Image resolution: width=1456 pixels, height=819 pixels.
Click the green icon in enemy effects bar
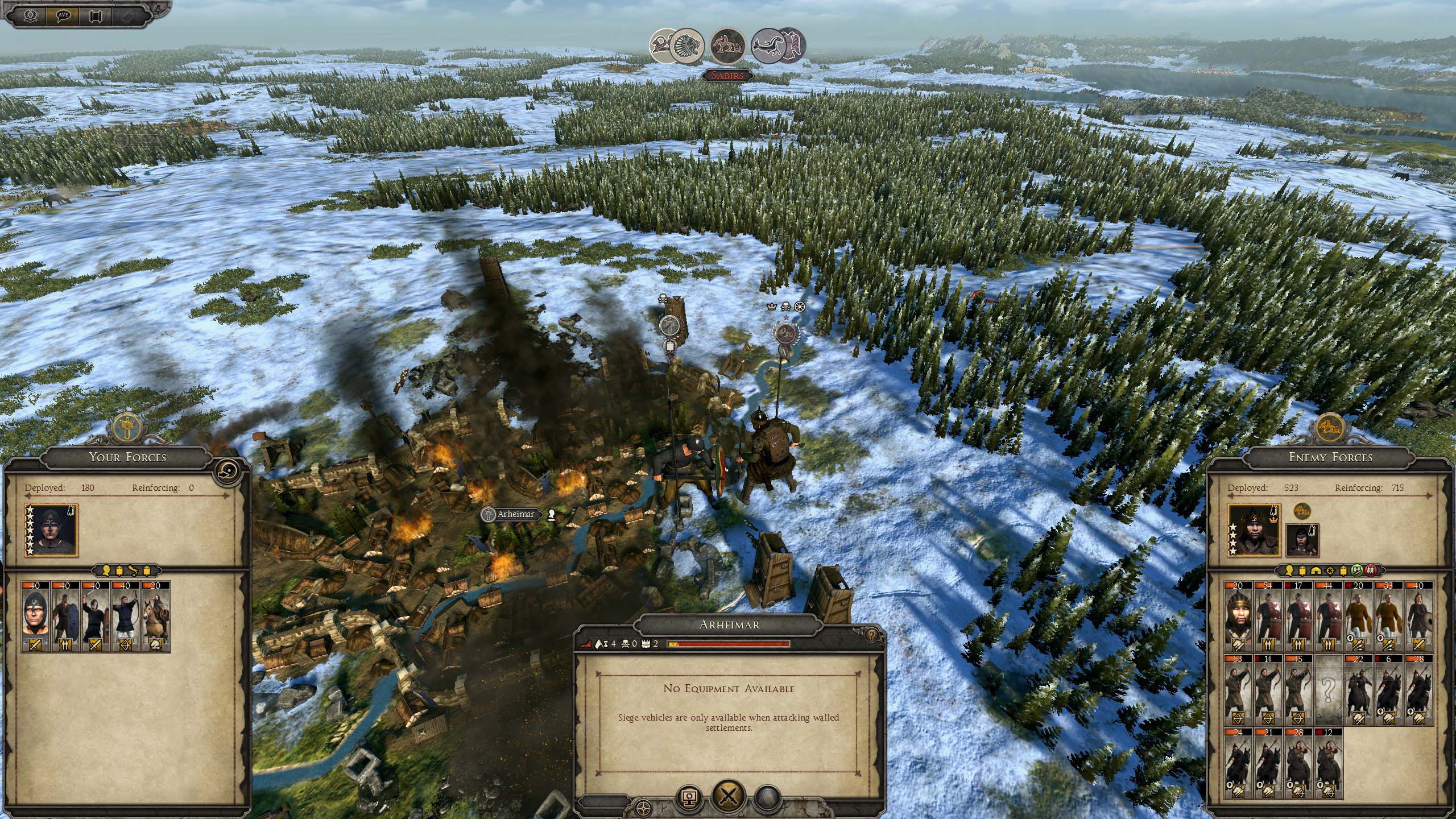tap(1356, 570)
